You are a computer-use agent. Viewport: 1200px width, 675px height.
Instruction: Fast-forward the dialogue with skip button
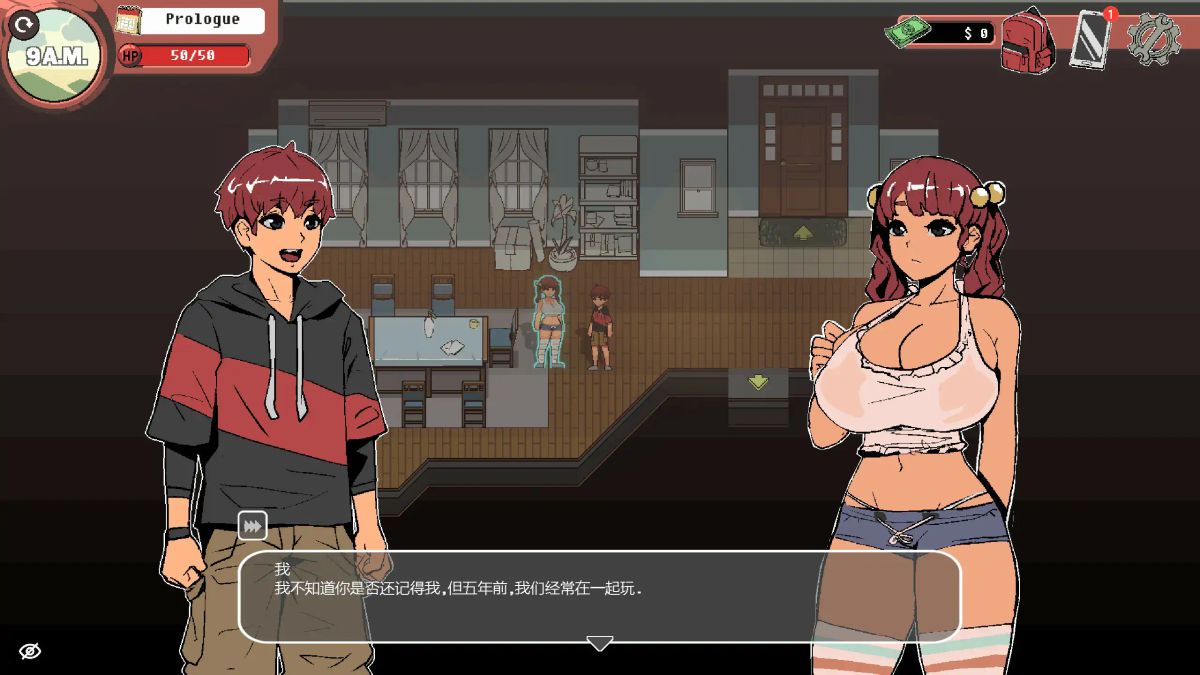(252, 525)
